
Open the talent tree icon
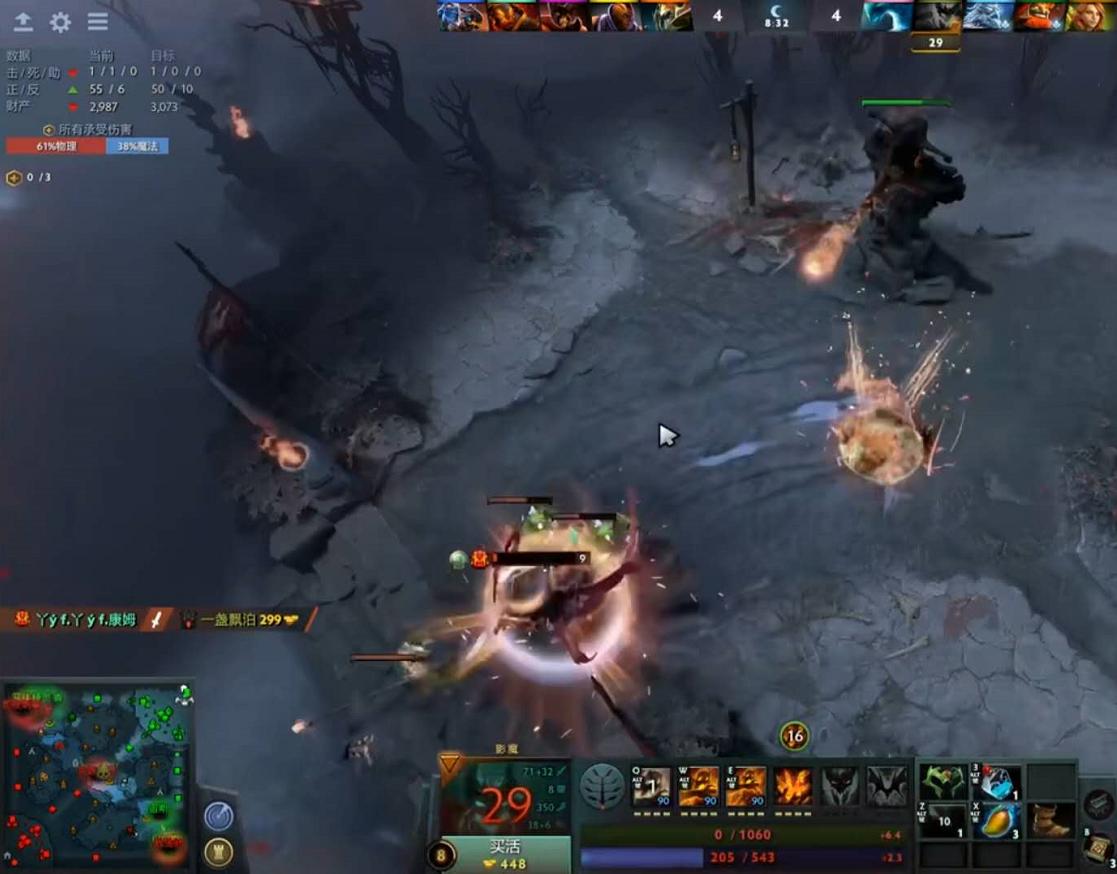coord(602,787)
